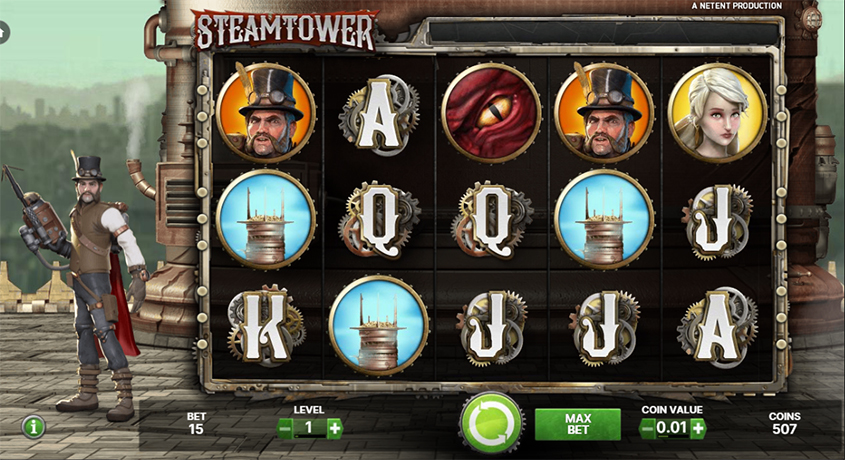This screenshot has width=845, height=460.
Task: Spin the reels with the green button
Action: (491, 425)
